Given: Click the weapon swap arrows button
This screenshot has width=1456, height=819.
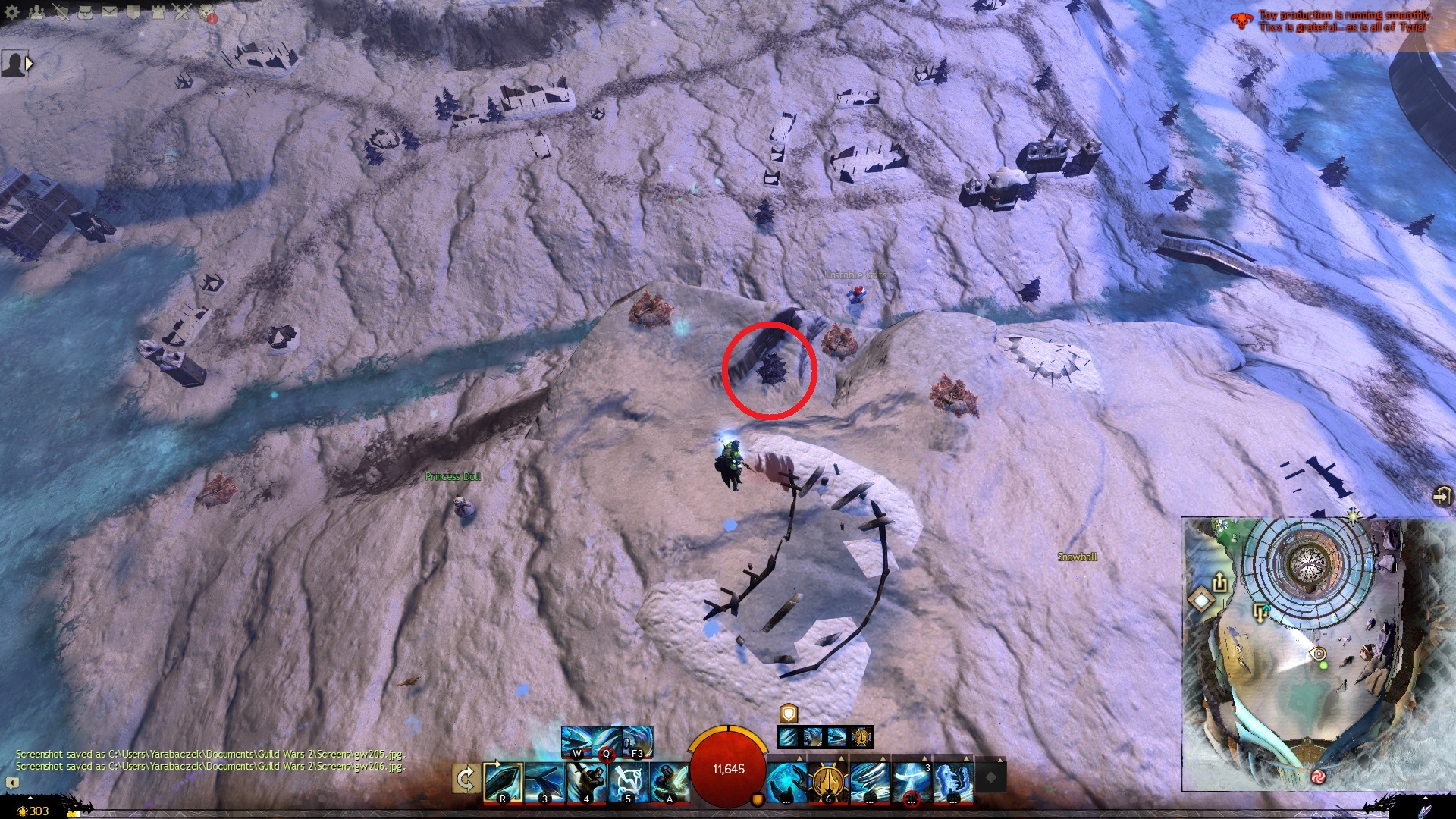Looking at the screenshot, I should [465, 779].
